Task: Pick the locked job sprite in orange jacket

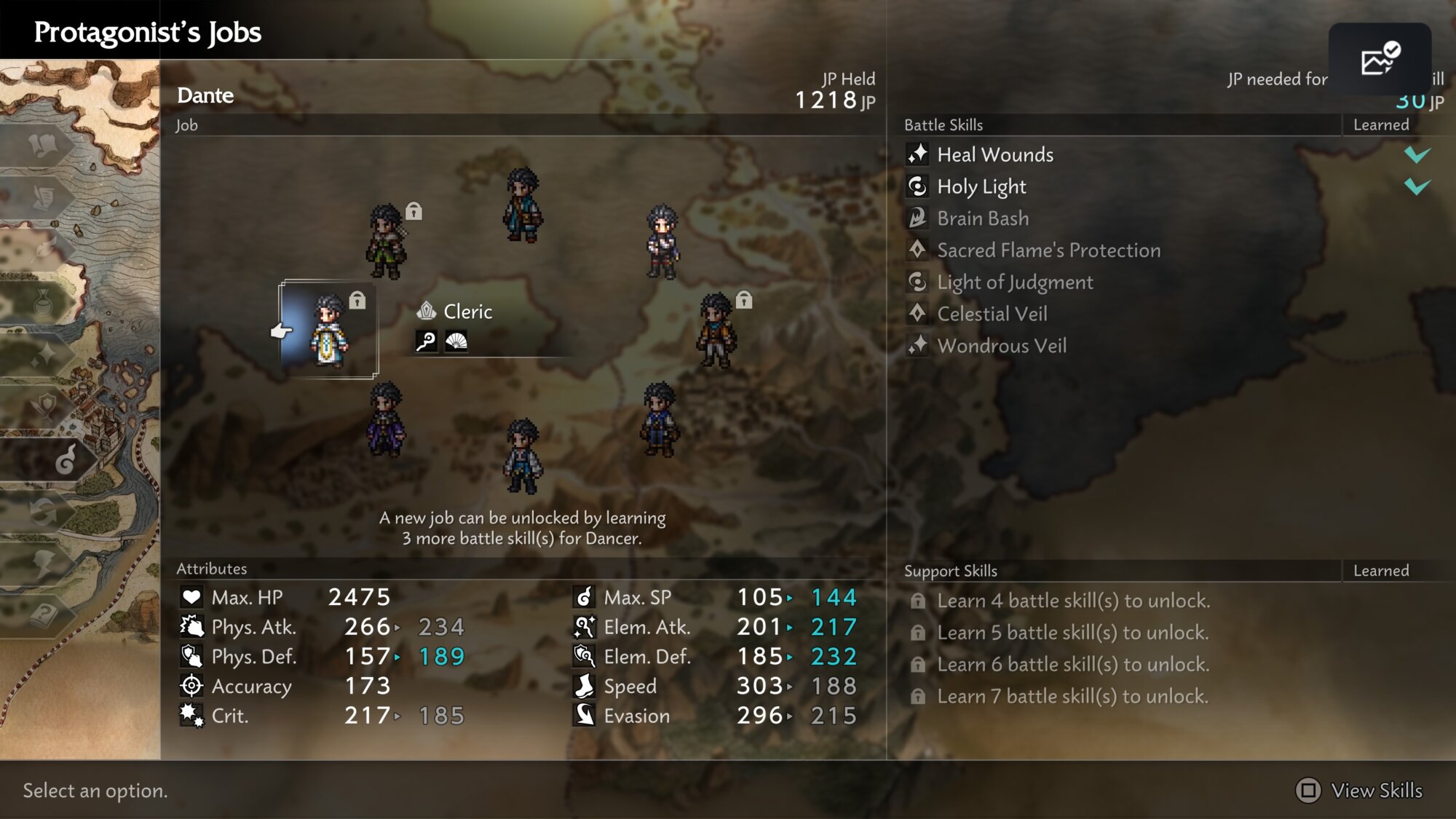Action: [717, 331]
